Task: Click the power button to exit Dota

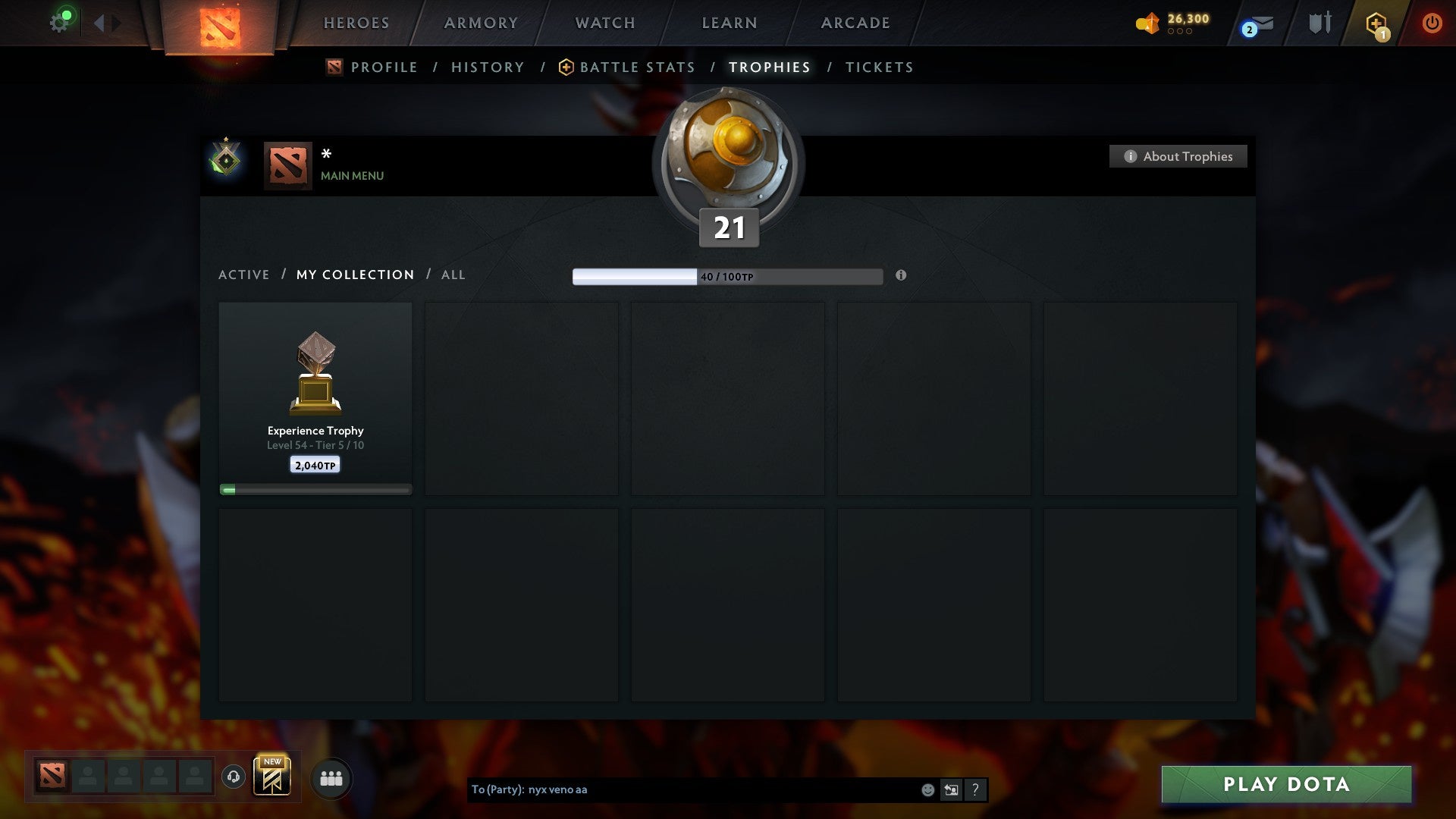Action: point(1432,23)
